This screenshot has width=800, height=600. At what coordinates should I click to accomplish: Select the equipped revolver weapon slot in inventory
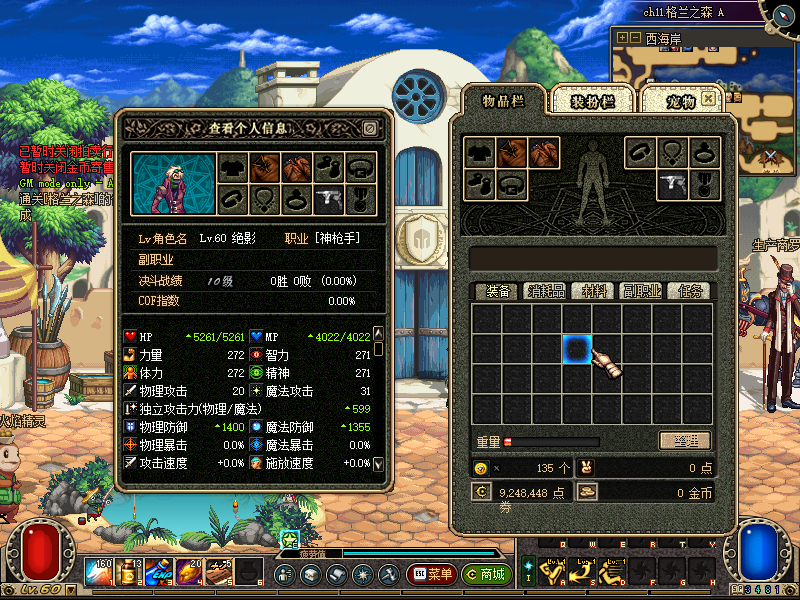click(x=672, y=183)
